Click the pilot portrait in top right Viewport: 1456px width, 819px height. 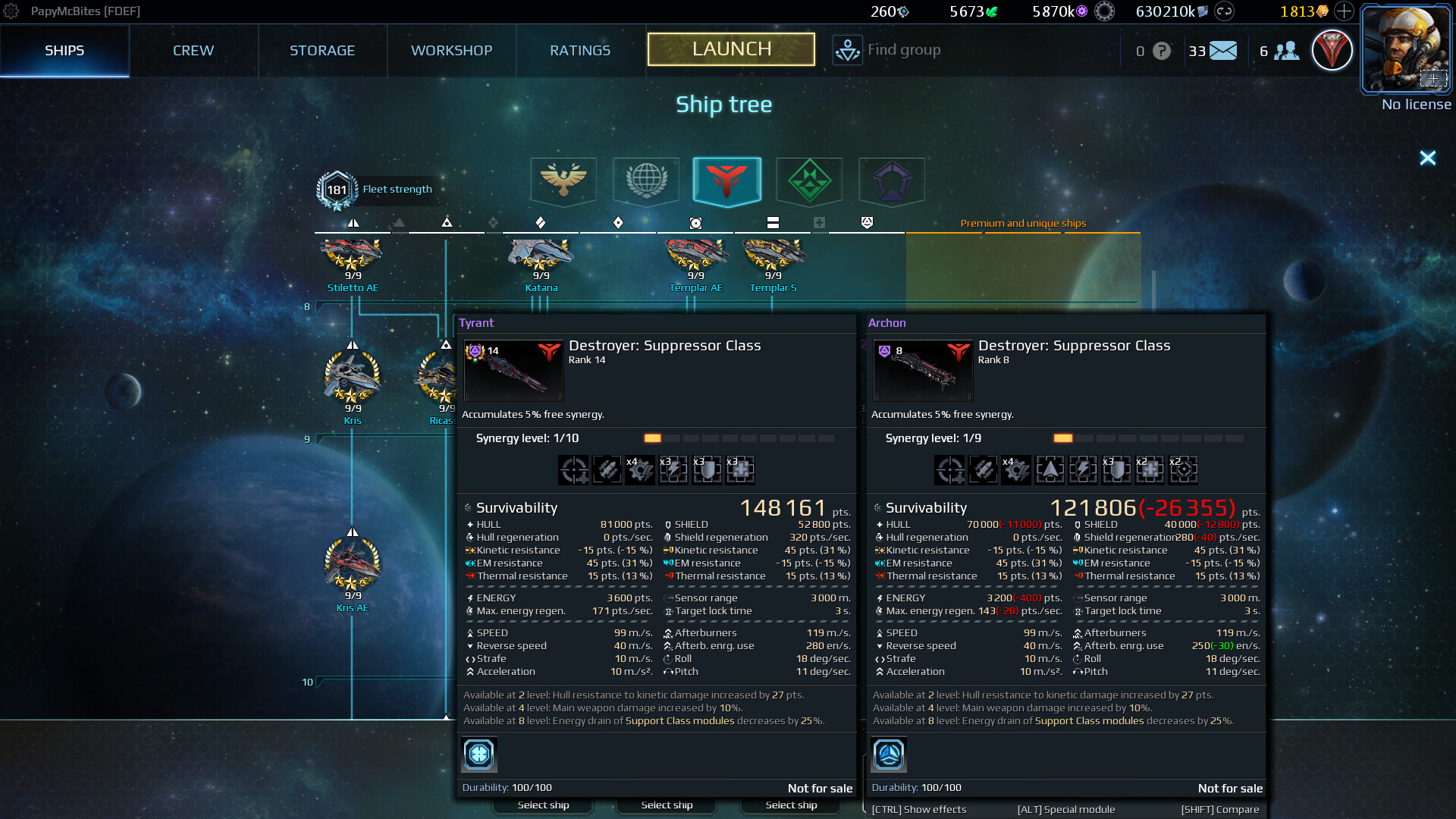coord(1405,48)
